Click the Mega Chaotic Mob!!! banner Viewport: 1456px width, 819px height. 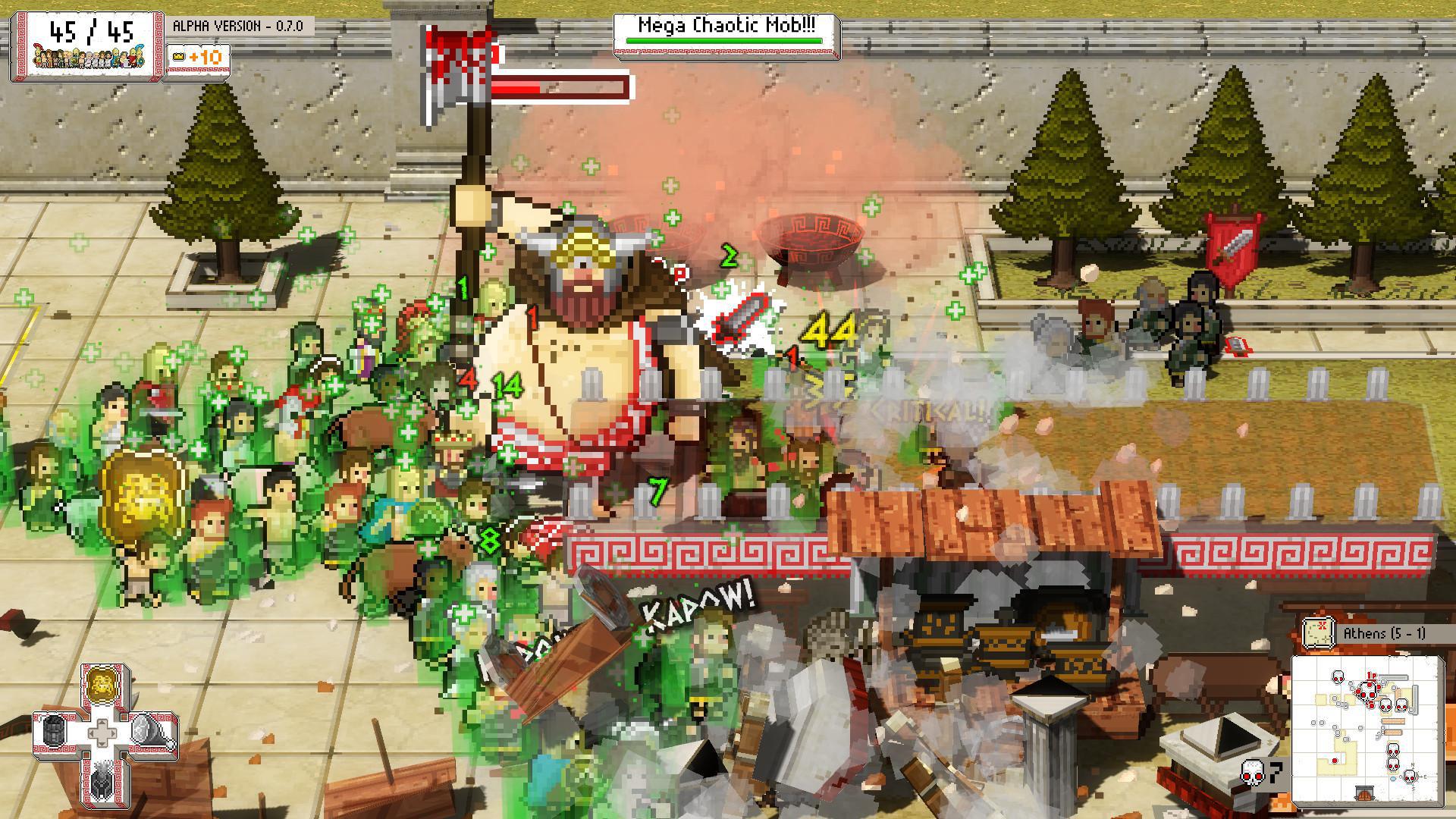click(724, 23)
